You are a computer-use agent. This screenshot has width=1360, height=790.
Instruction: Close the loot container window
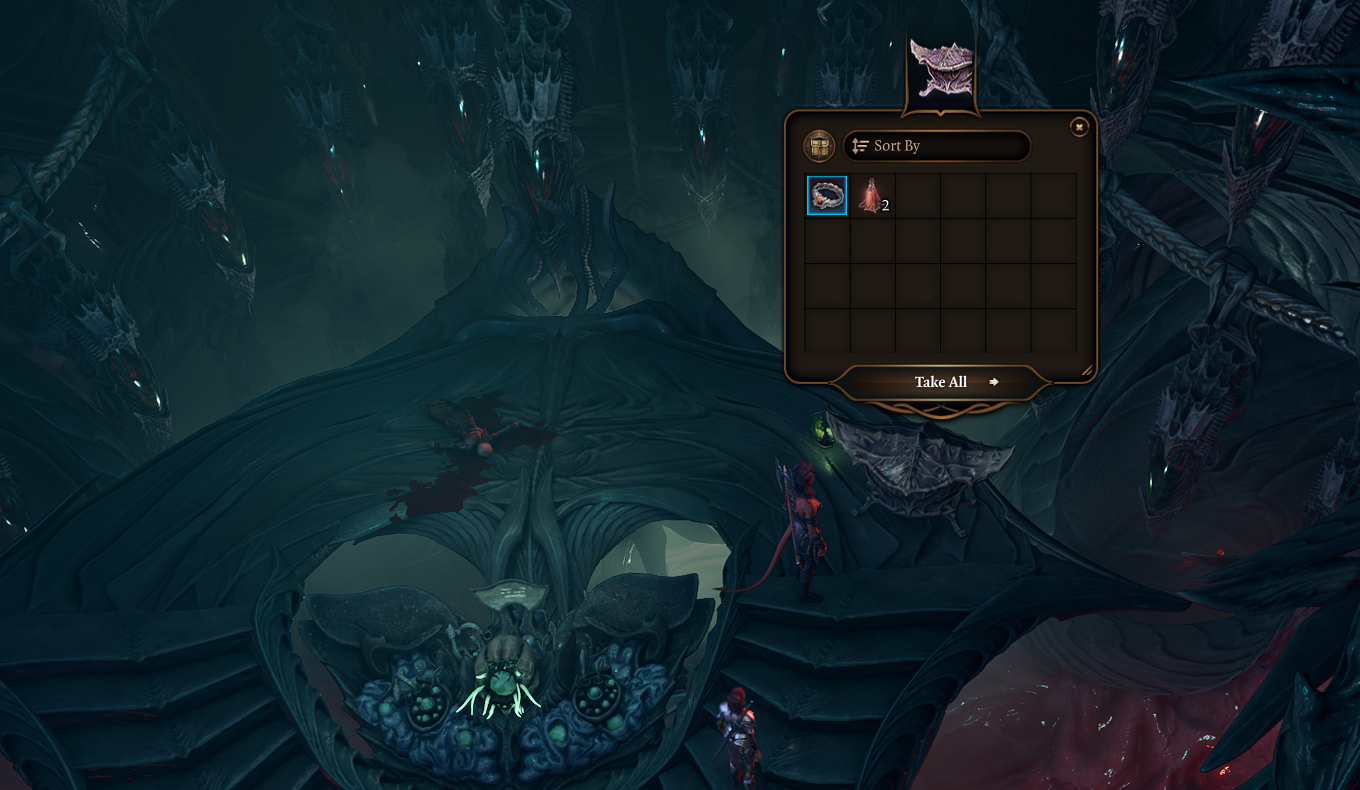click(x=1079, y=127)
